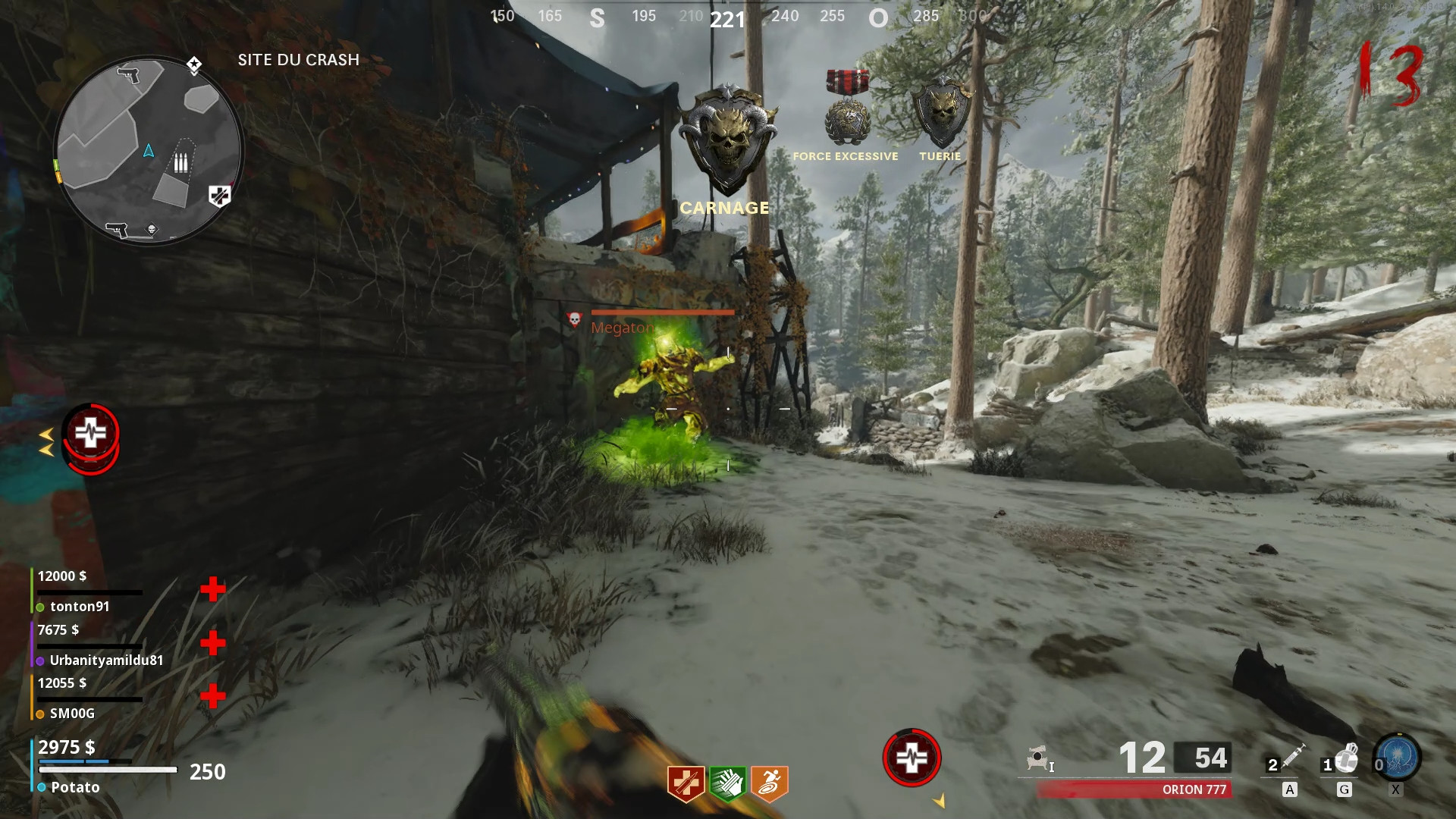Select the ammo crate marker on minimap

click(180, 162)
